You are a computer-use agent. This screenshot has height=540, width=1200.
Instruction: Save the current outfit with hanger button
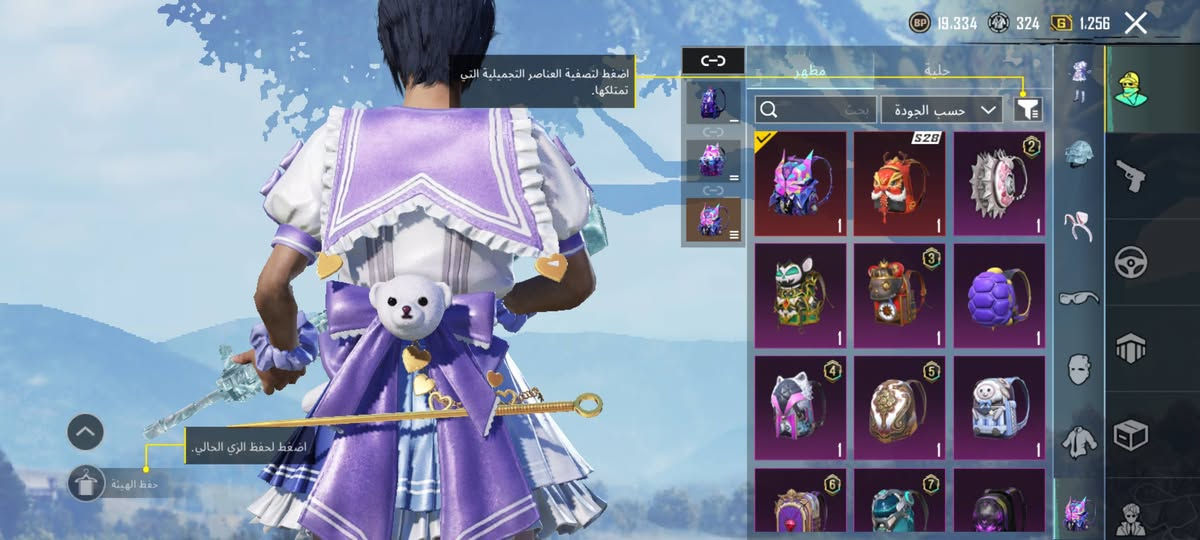point(86,484)
